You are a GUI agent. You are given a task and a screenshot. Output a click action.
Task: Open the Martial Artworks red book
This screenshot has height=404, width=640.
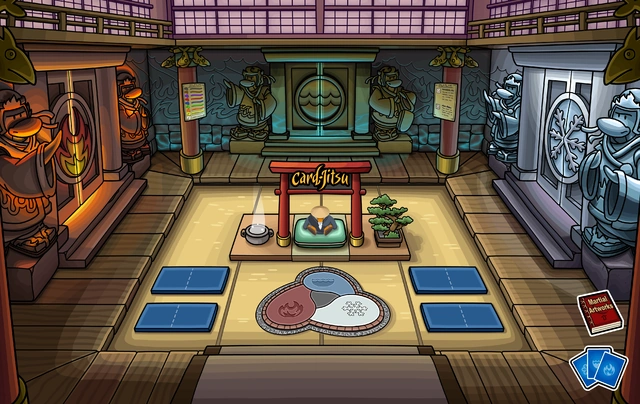click(596, 315)
